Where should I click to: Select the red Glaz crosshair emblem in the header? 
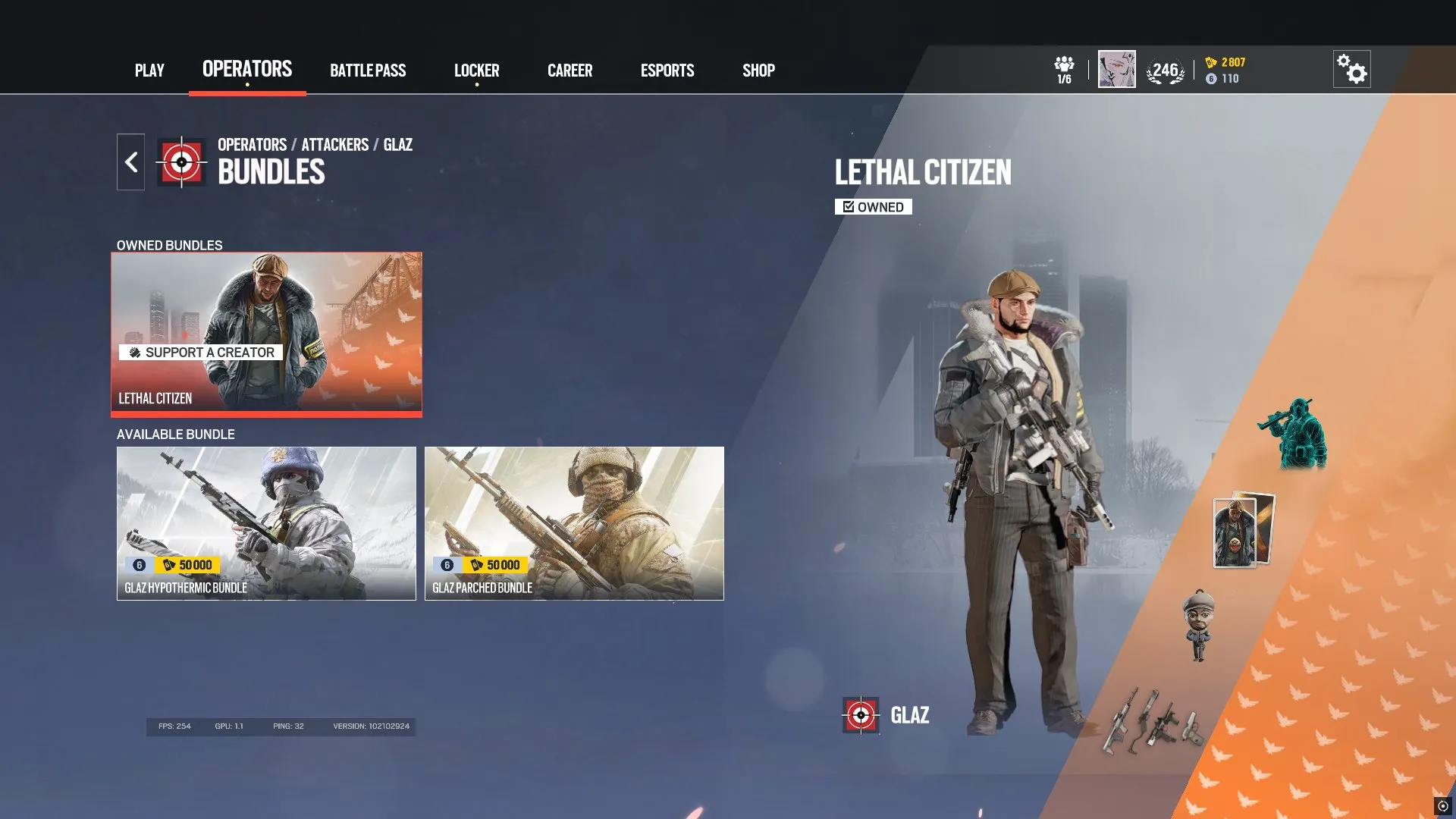pos(180,161)
